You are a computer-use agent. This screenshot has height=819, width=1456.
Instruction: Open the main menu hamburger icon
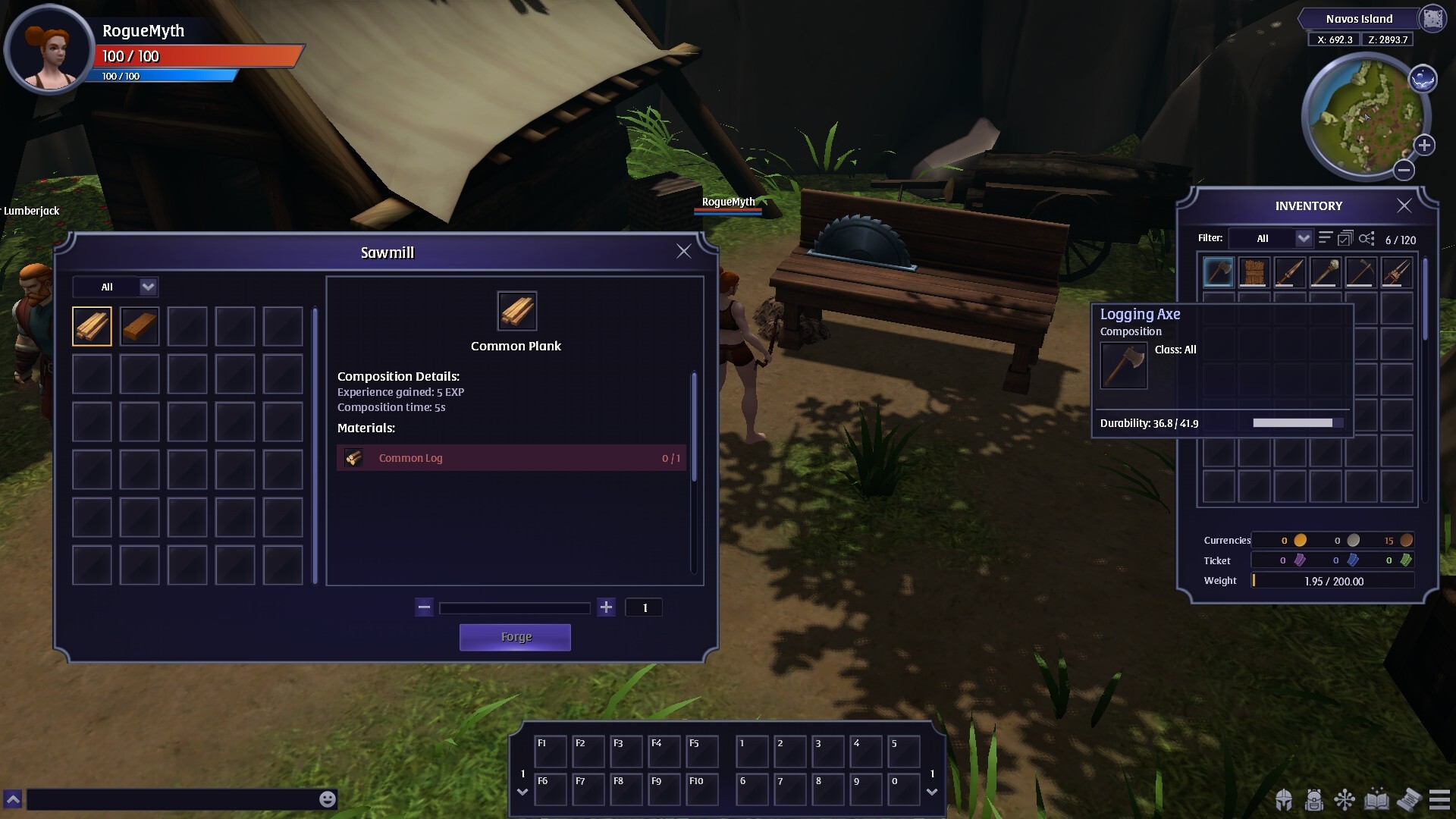pos(1439,800)
